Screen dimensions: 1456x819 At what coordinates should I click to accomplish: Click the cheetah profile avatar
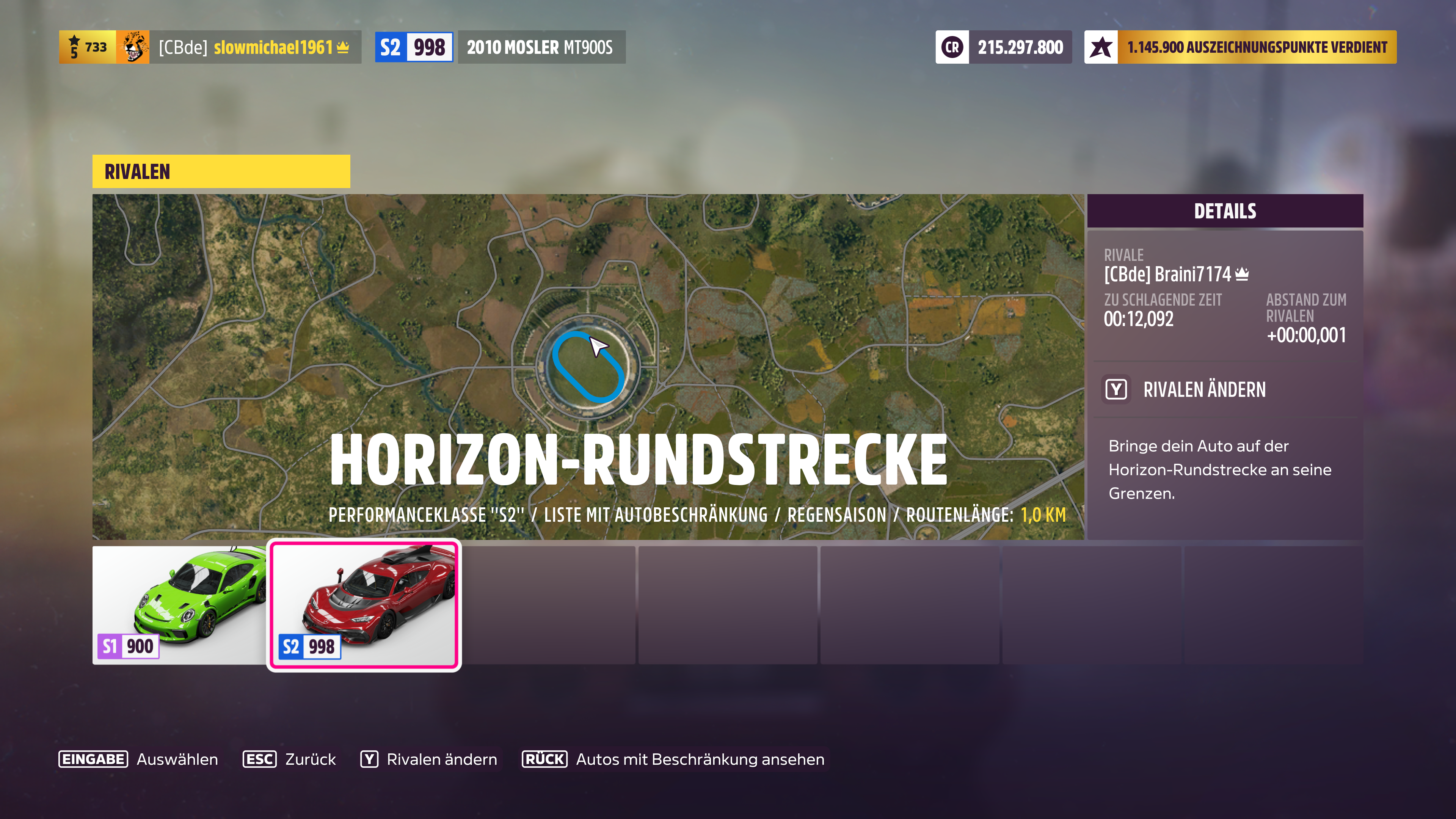134,47
